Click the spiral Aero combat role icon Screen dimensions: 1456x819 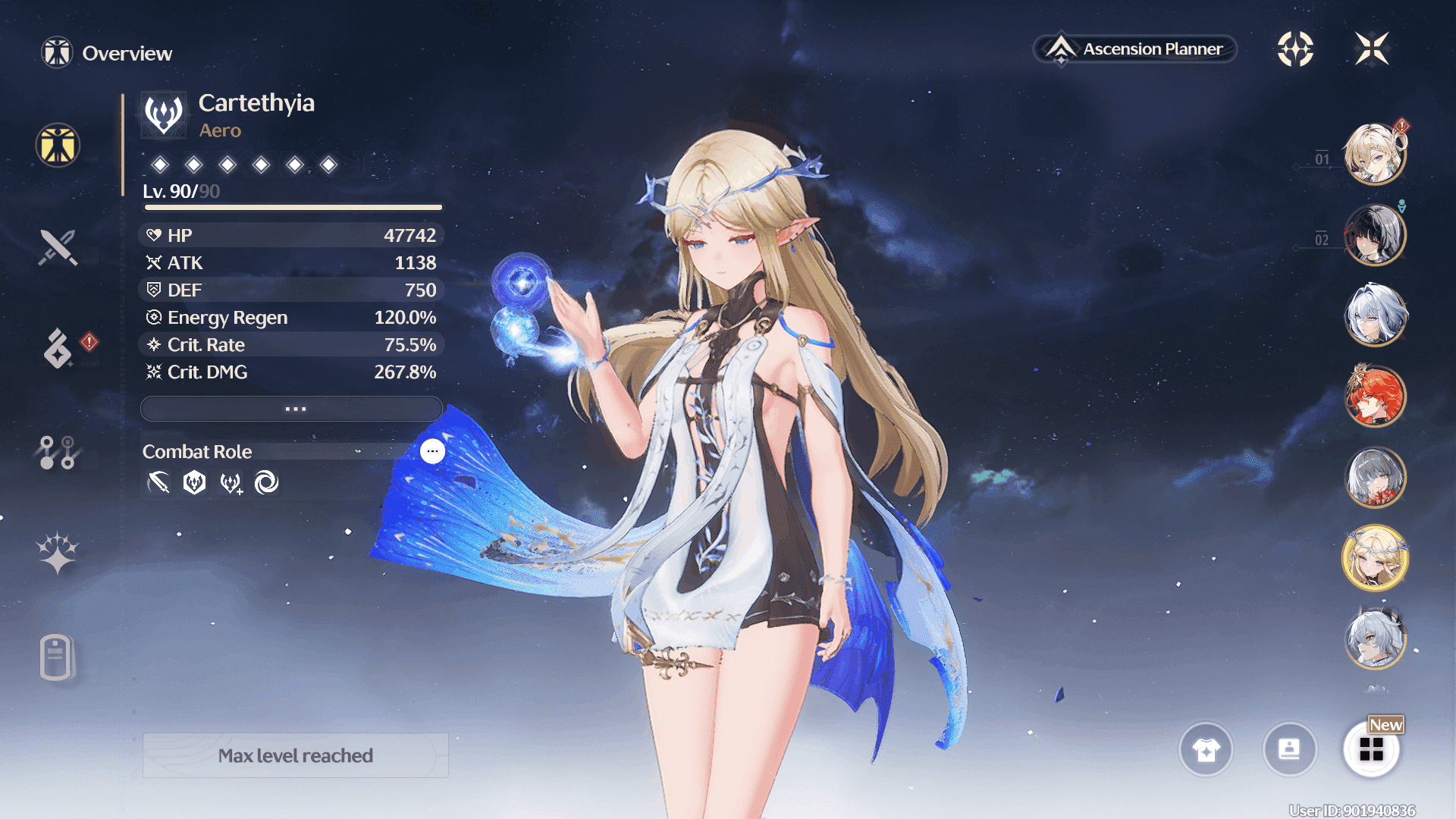coord(266,482)
